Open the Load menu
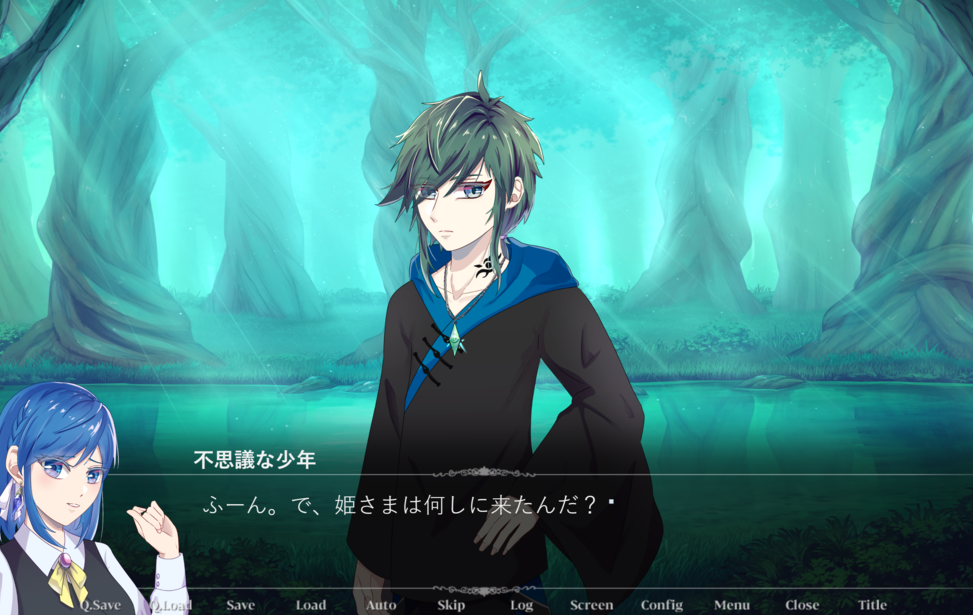973x615 pixels. point(311,605)
